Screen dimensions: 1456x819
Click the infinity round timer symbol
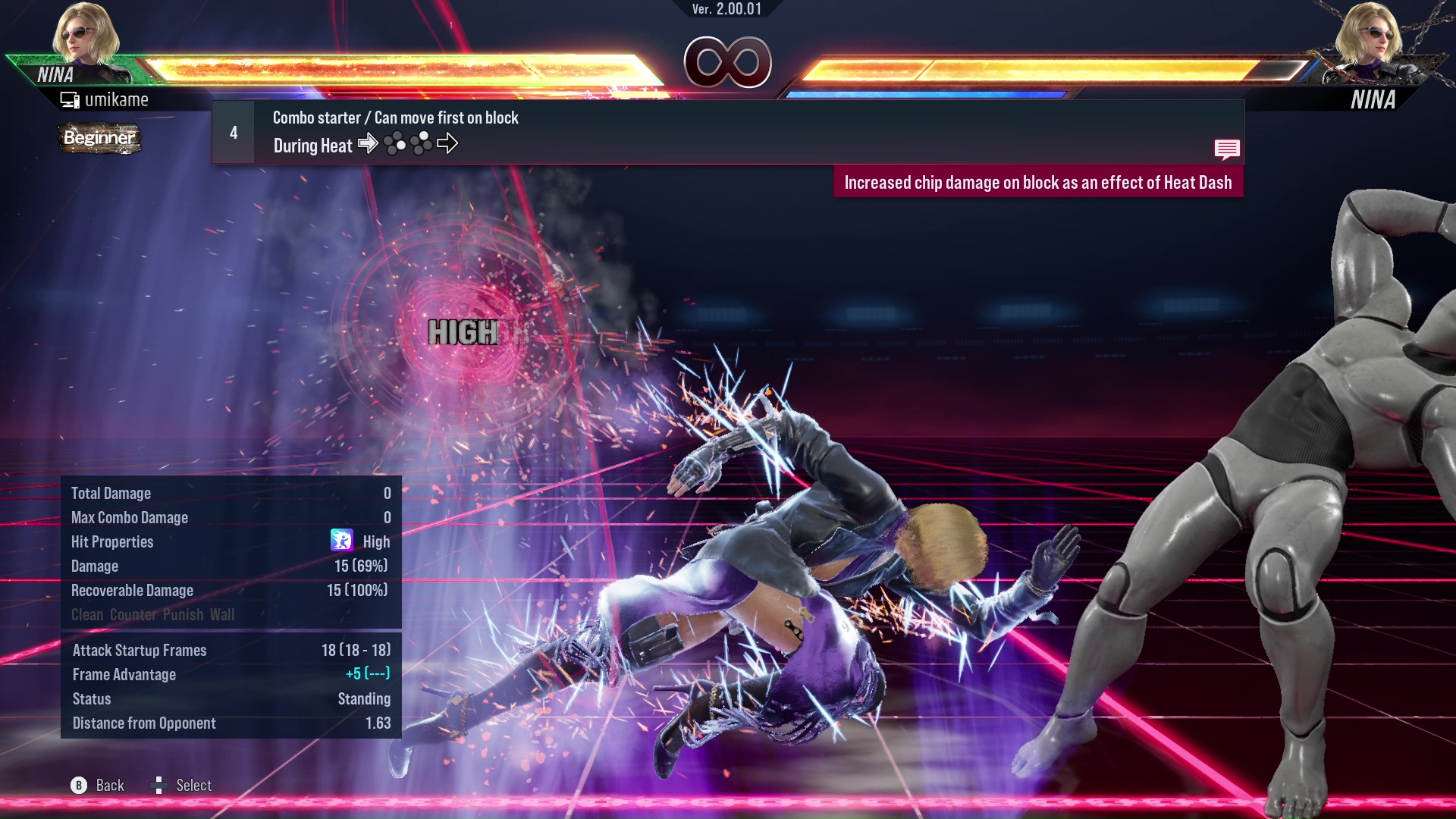click(x=727, y=64)
